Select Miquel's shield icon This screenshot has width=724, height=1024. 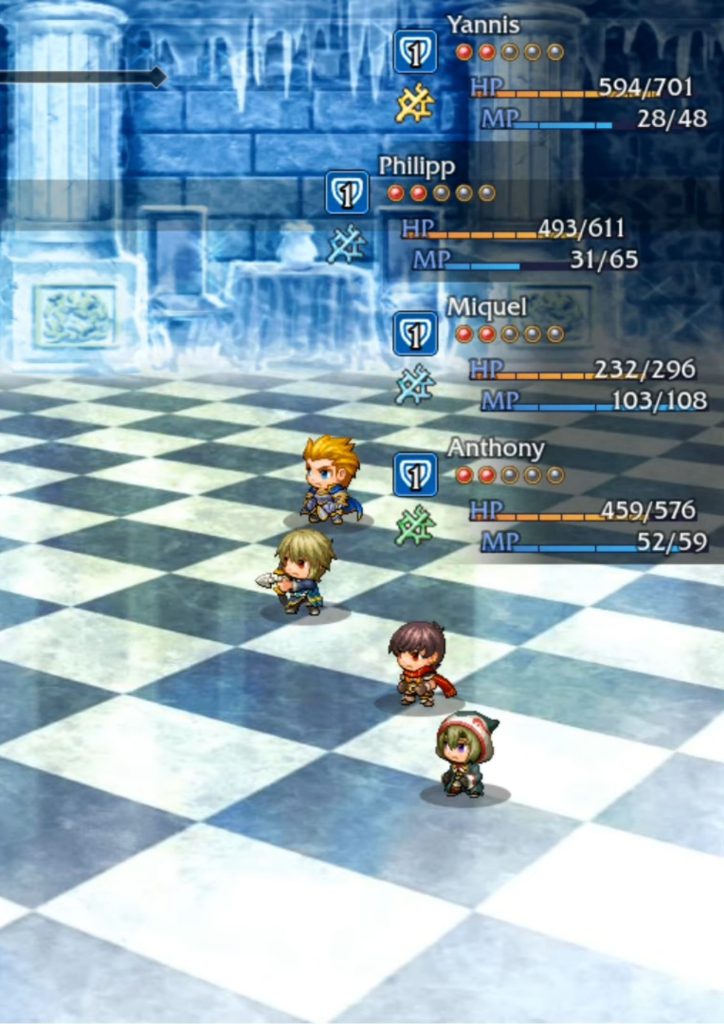[415, 334]
